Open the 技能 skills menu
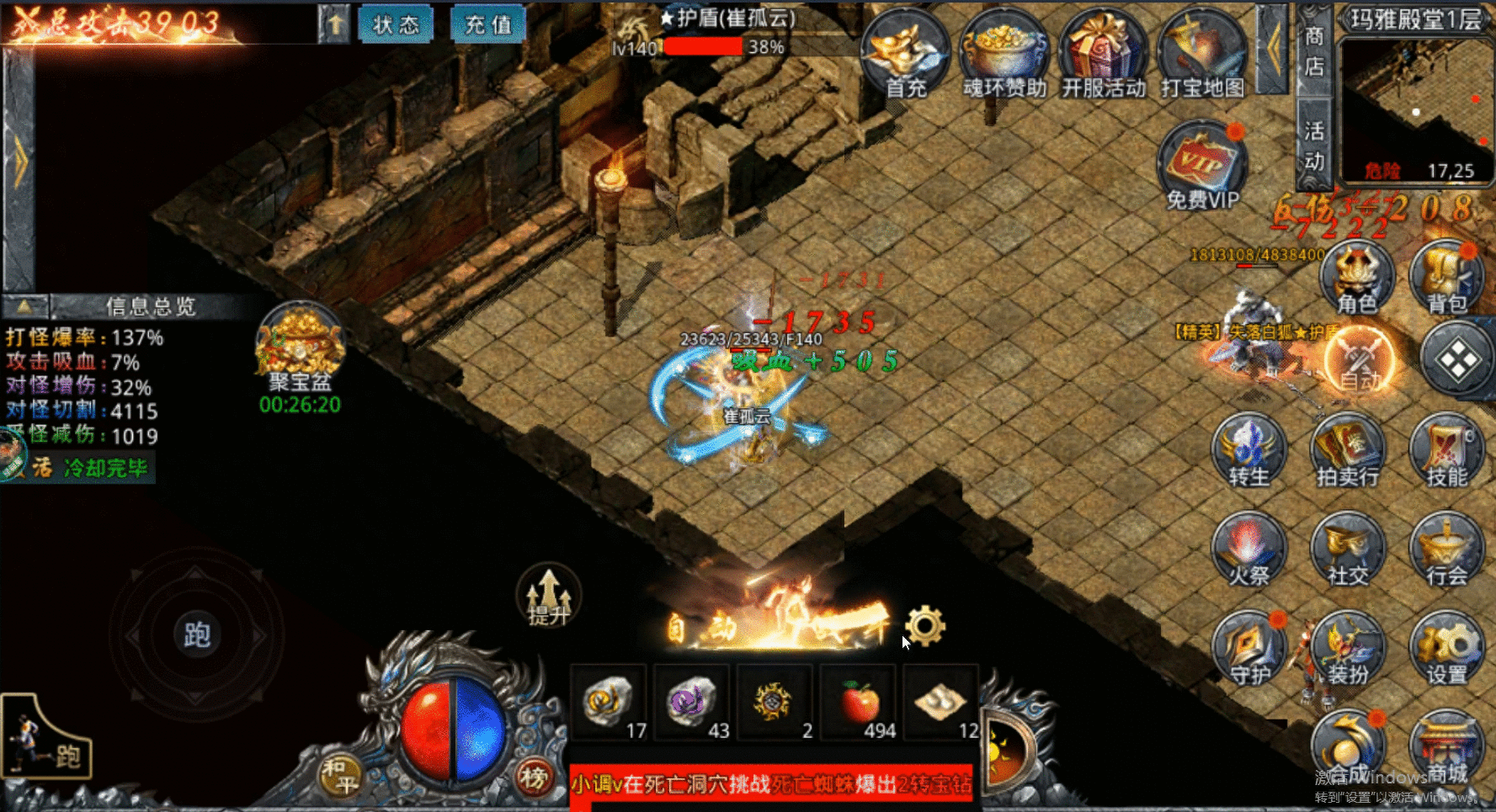 (1446, 451)
